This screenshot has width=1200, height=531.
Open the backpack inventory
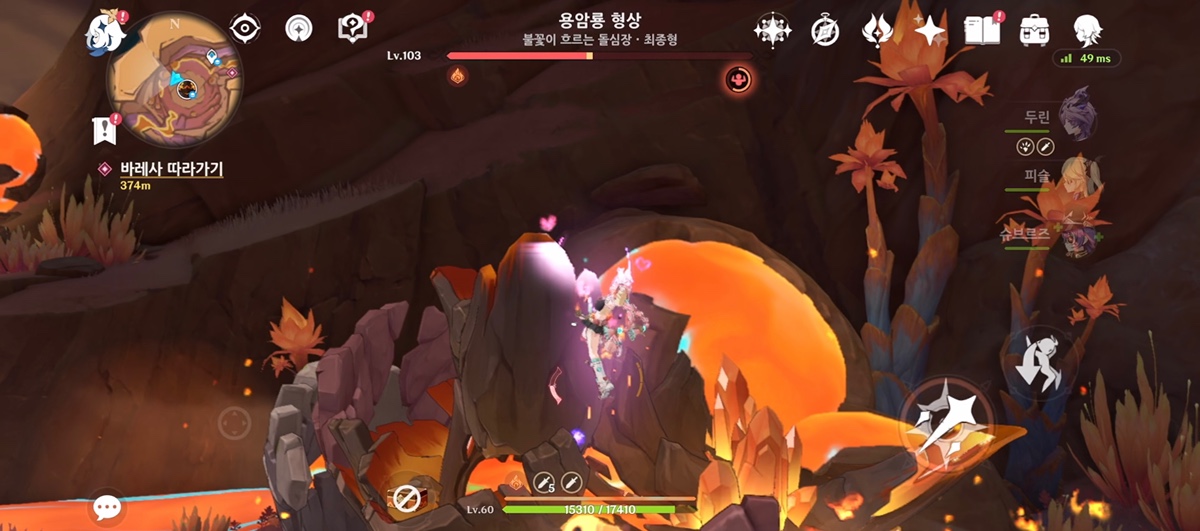pyautogui.click(x=1034, y=30)
